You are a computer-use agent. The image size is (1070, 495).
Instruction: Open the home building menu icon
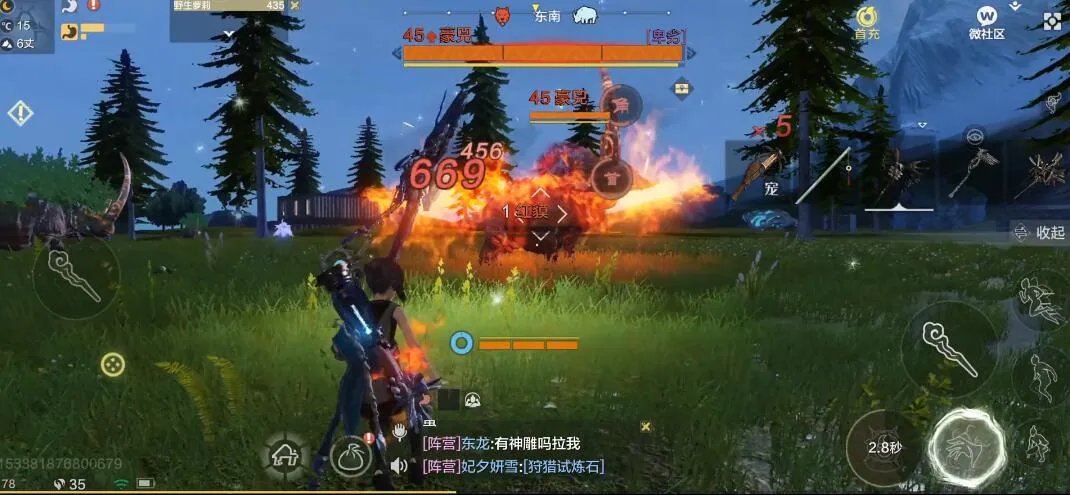tap(285, 456)
